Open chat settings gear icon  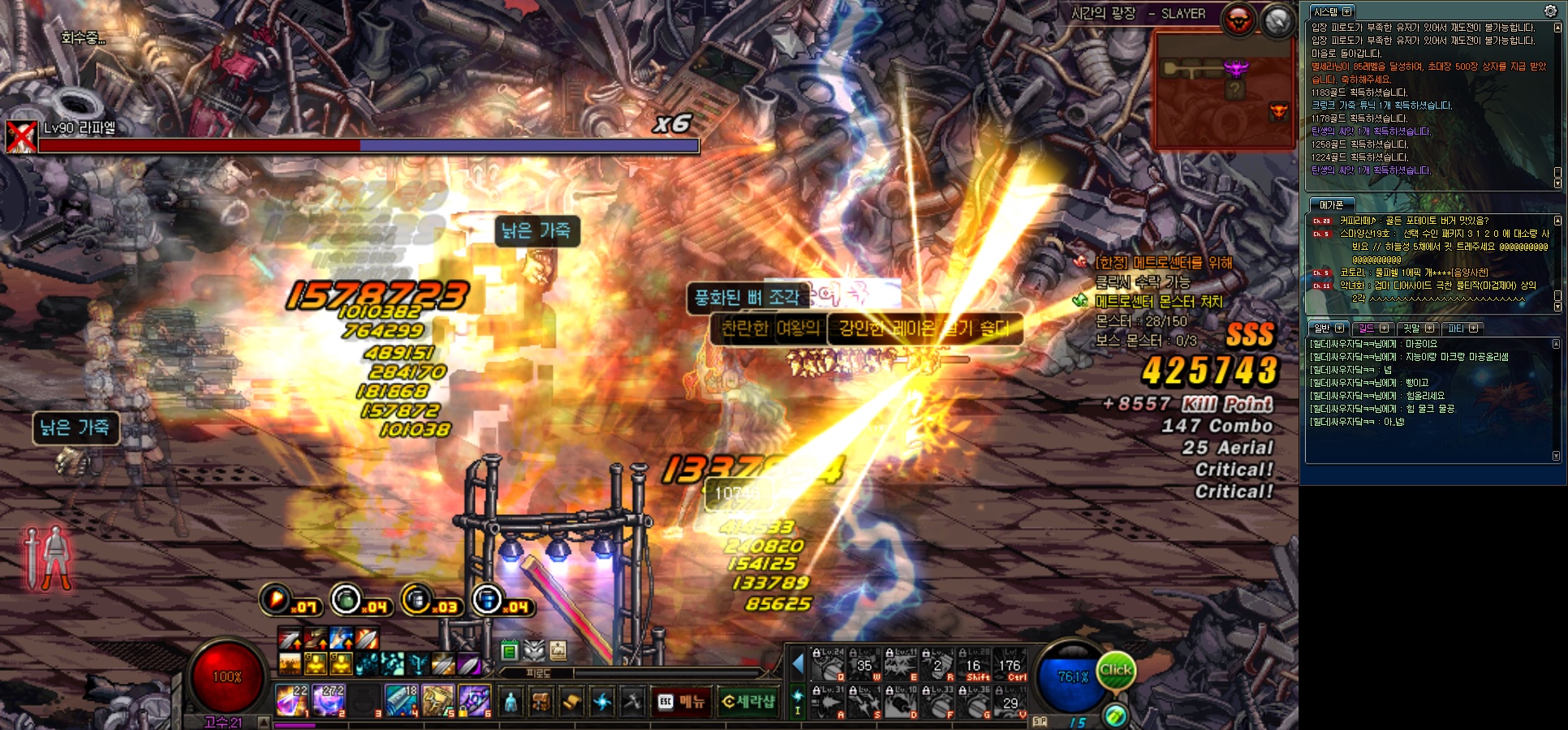coord(1550,11)
